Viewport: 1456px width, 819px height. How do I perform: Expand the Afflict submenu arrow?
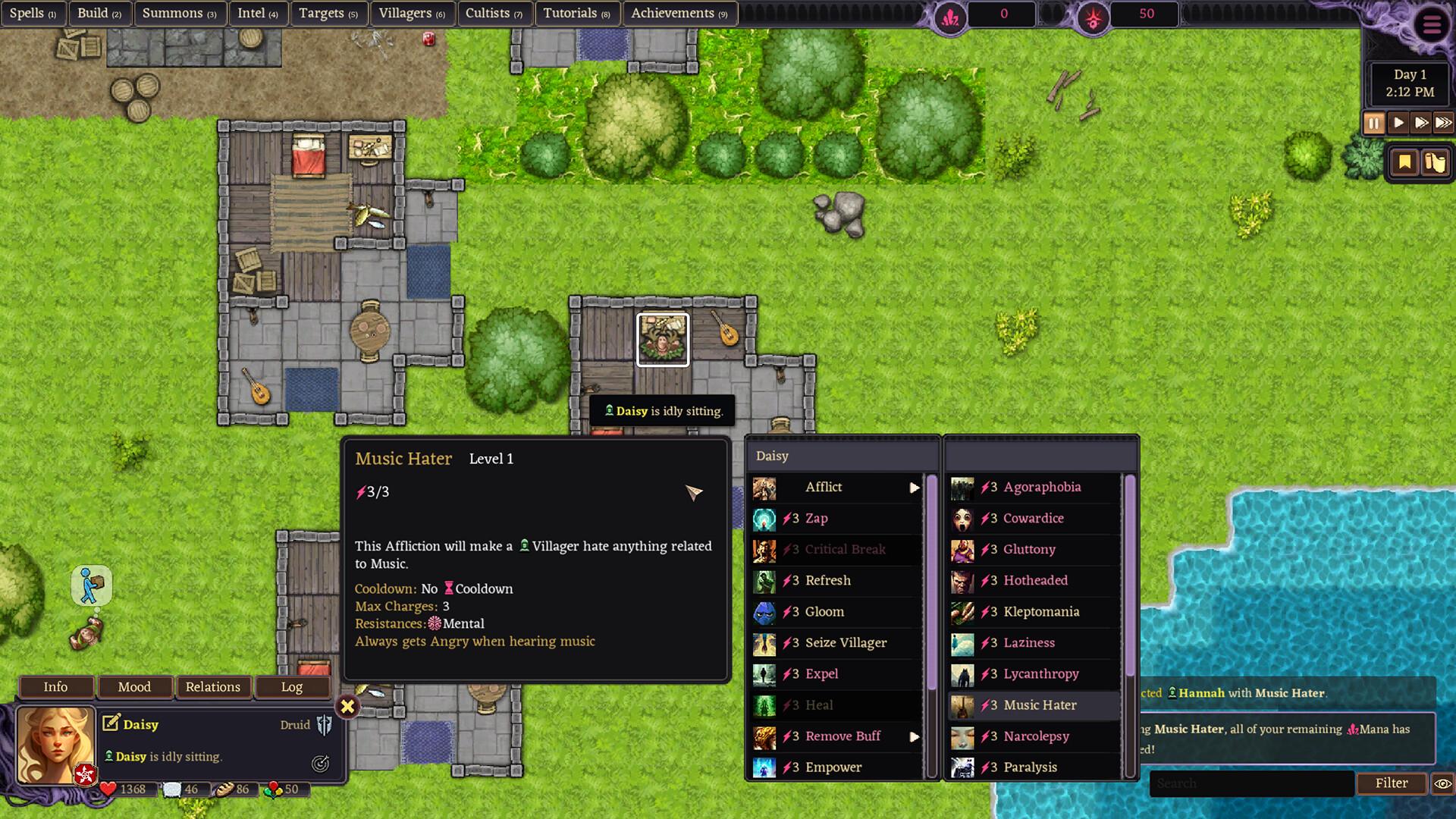[x=915, y=488]
